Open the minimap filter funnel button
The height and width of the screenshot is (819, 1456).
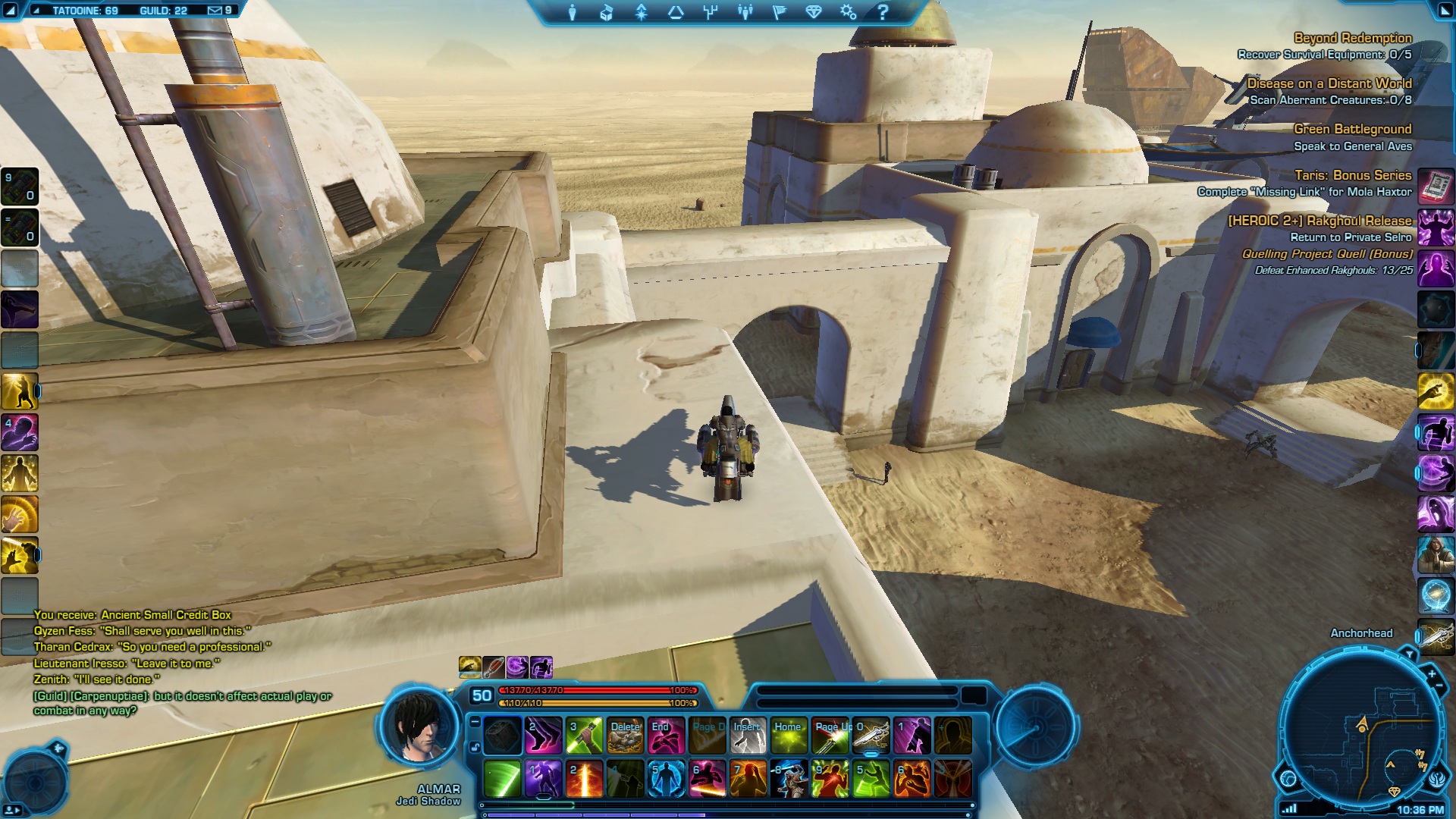1409,654
